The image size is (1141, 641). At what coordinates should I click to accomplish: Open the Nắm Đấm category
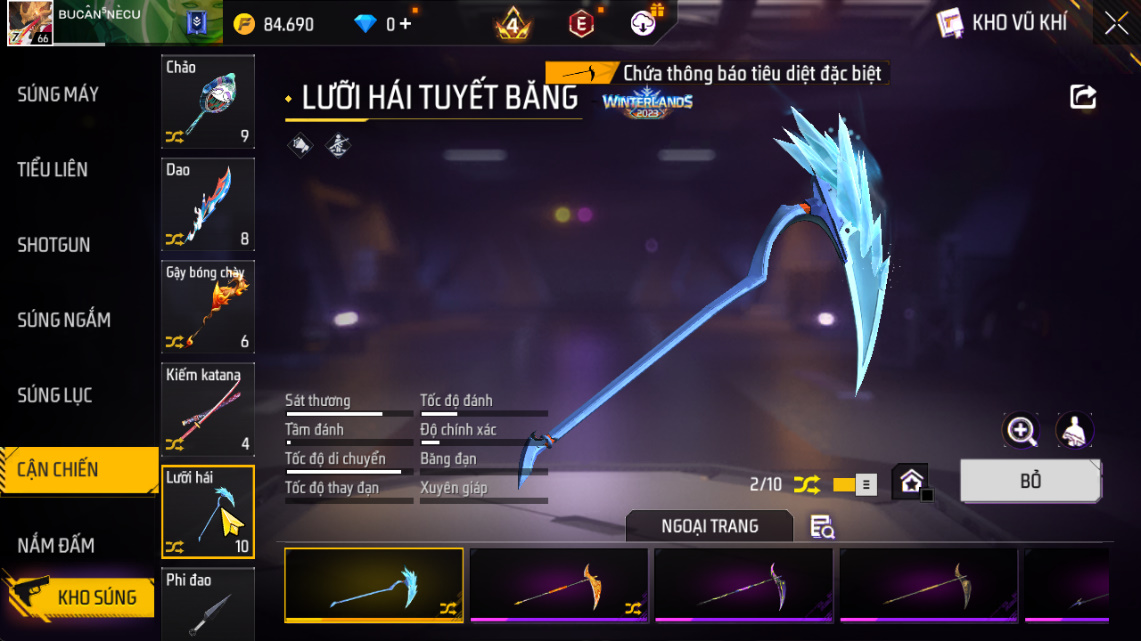[x=56, y=545]
